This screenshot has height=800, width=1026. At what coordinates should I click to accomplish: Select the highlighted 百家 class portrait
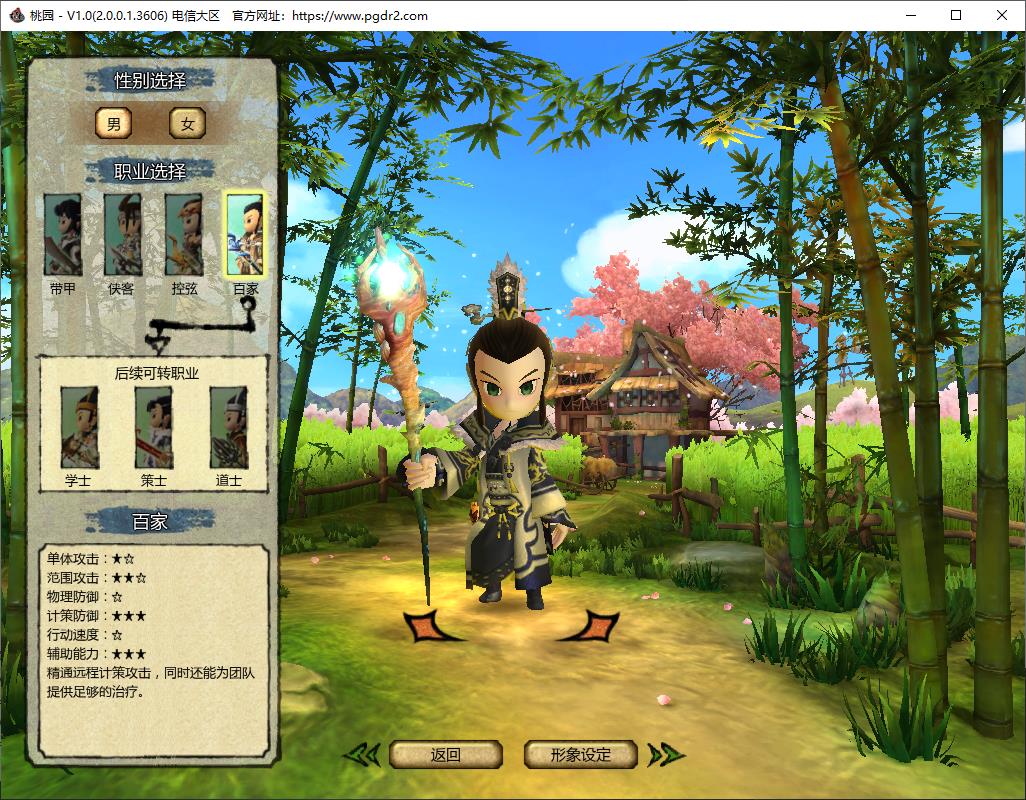pos(245,235)
